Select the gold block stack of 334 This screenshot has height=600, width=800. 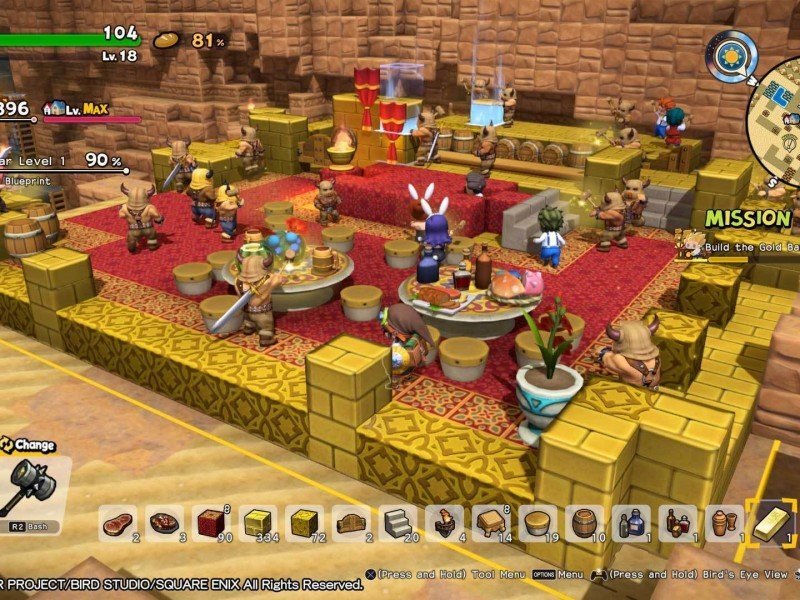(x=257, y=523)
